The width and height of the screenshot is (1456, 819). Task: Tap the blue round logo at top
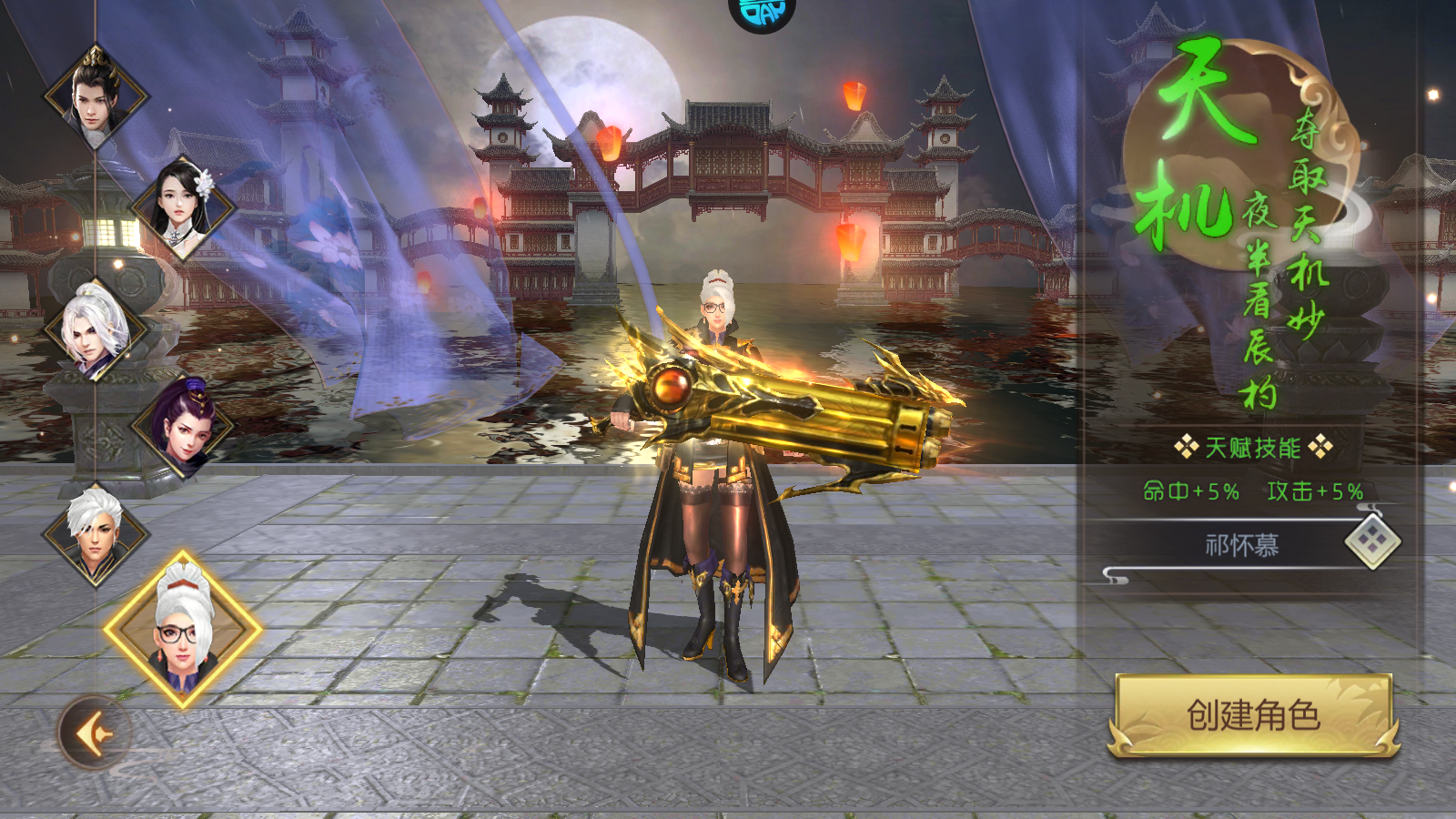[x=763, y=13]
